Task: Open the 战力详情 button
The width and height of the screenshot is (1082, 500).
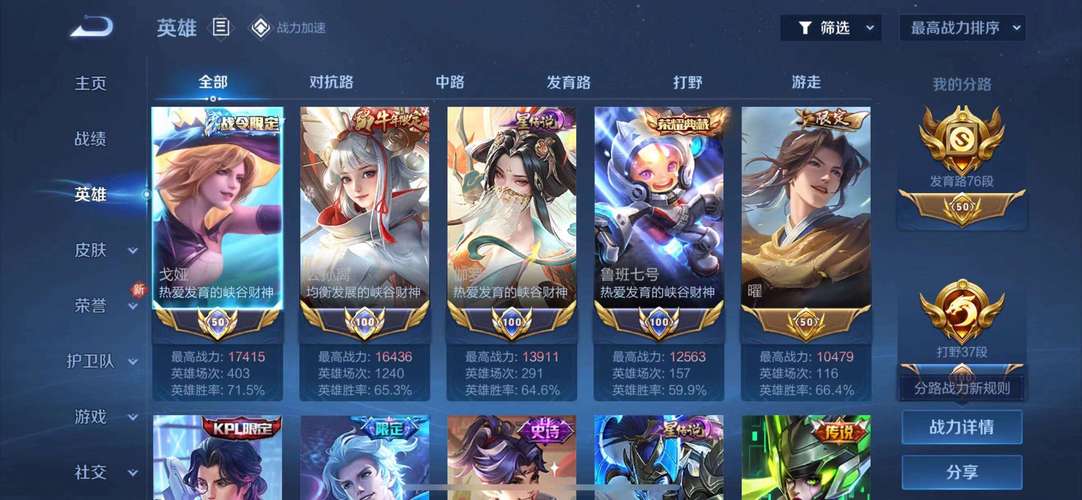Action: pyautogui.click(x=961, y=427)
